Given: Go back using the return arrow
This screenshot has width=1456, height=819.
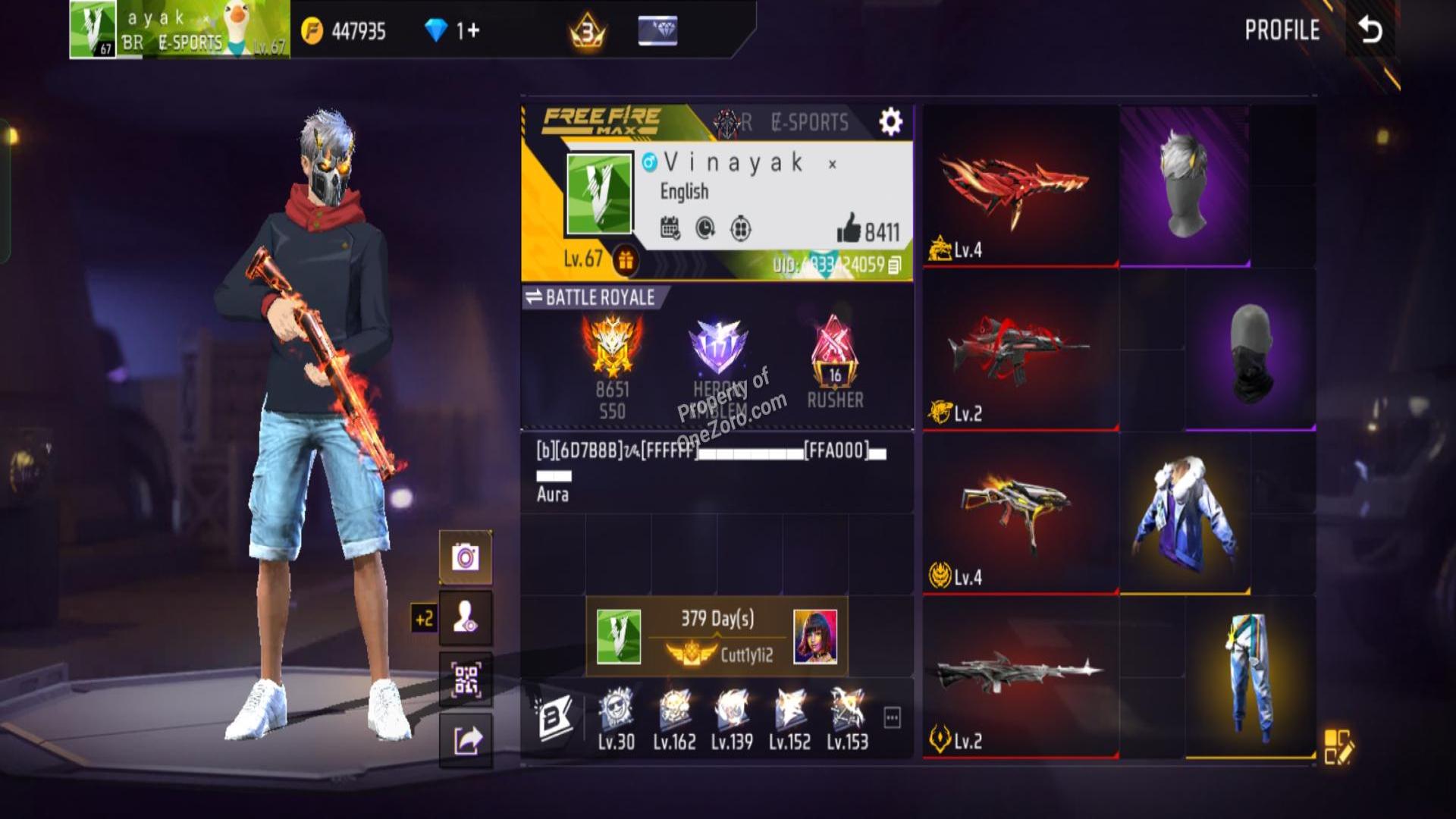Looking at the screenshot, I should [1370, 30].
